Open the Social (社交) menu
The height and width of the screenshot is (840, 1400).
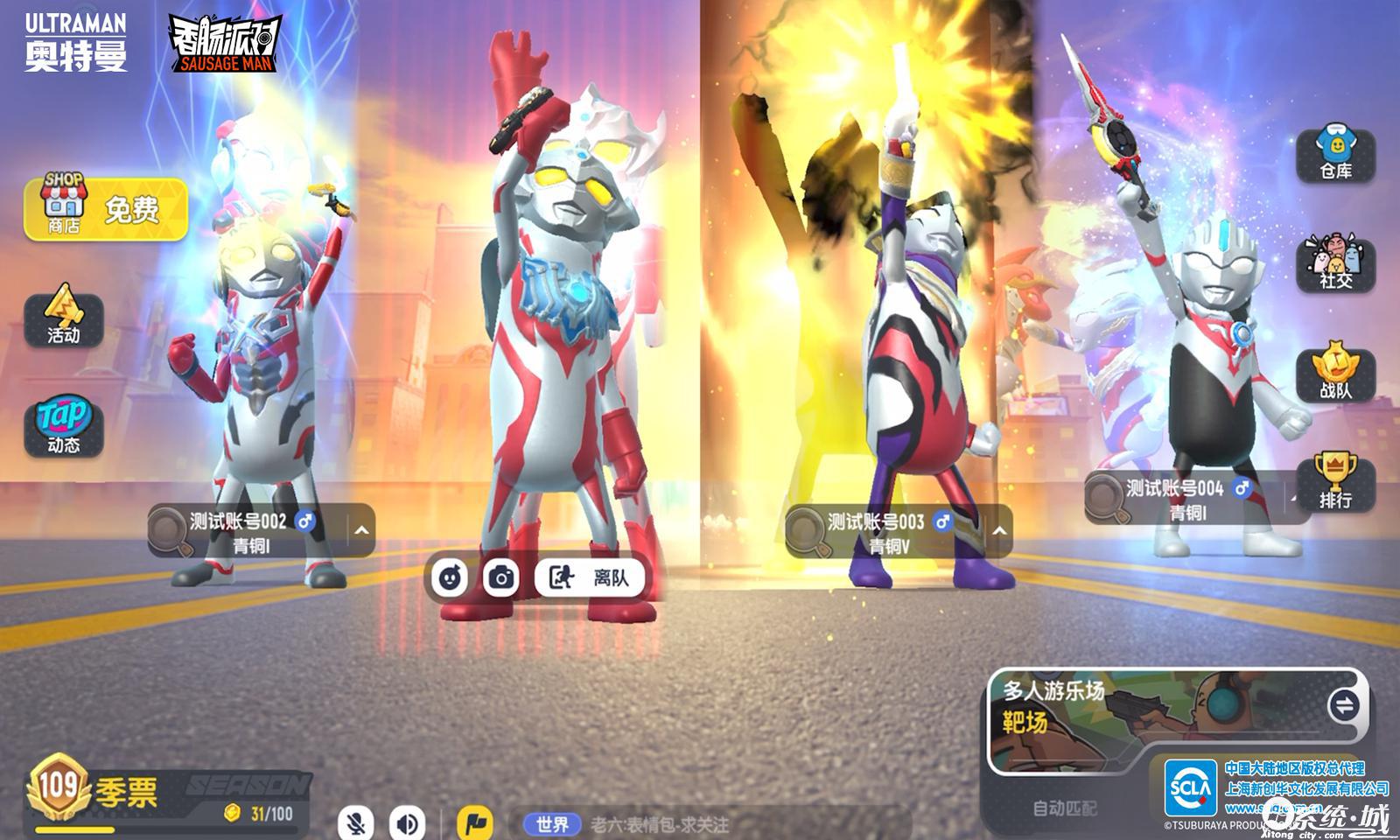click(1335, 263)
